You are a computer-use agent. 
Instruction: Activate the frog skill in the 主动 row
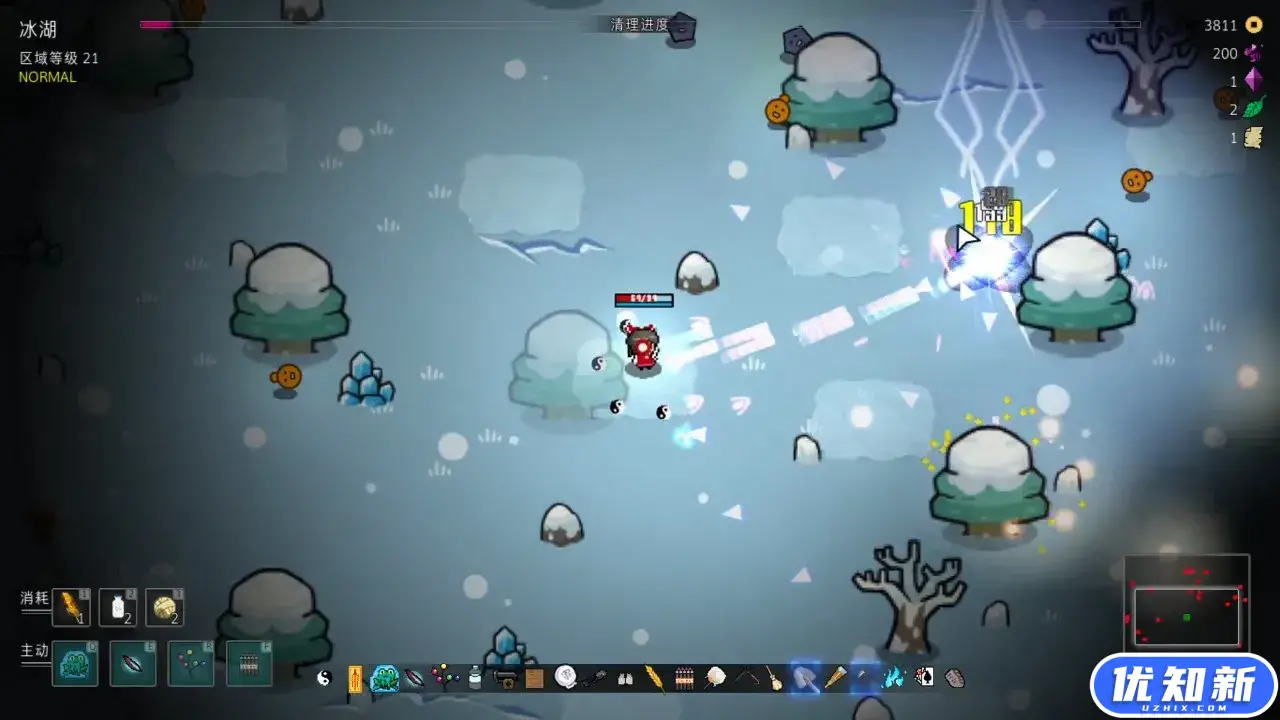[75, 663]
